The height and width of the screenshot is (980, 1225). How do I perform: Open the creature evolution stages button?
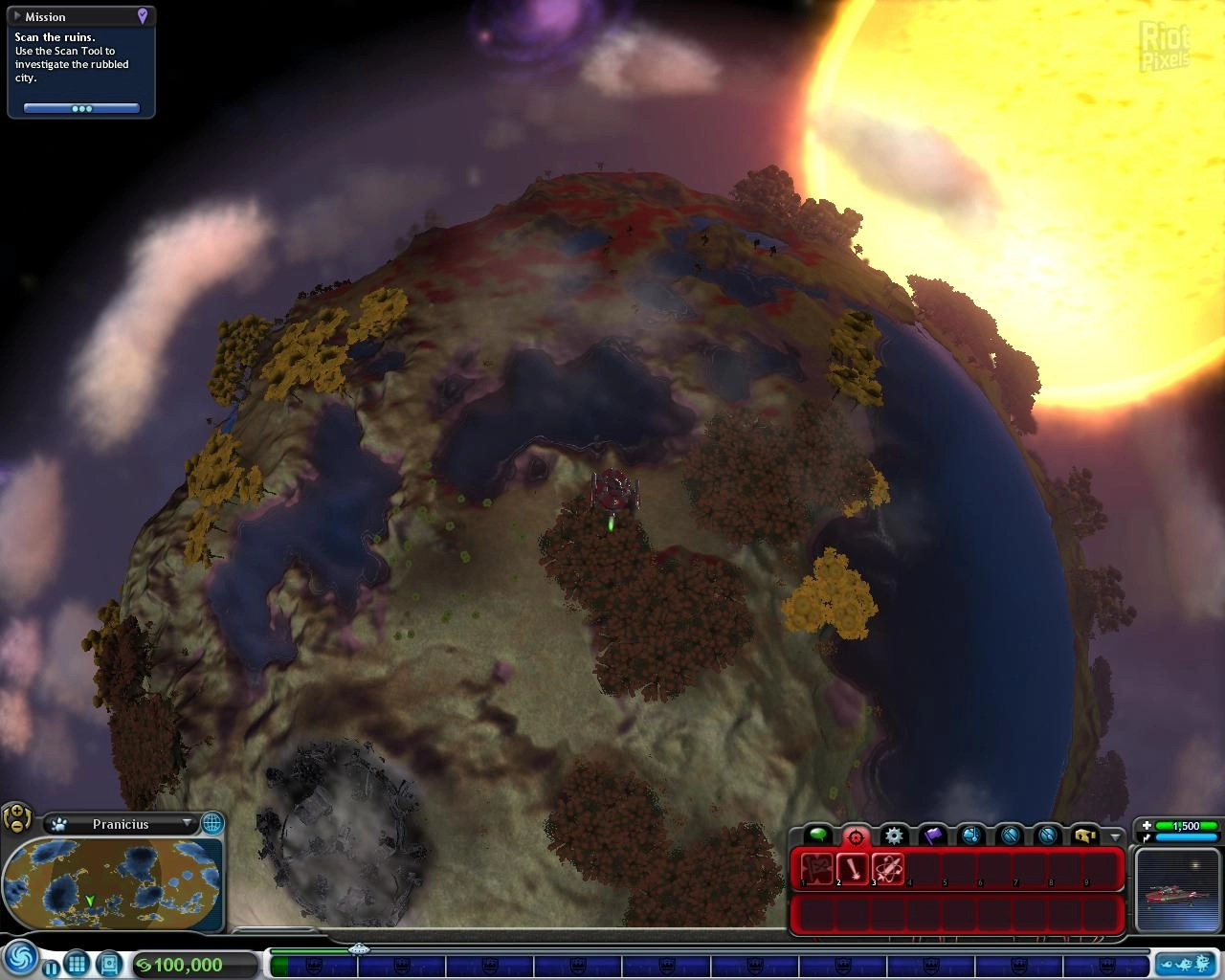tap(1185, 964)
